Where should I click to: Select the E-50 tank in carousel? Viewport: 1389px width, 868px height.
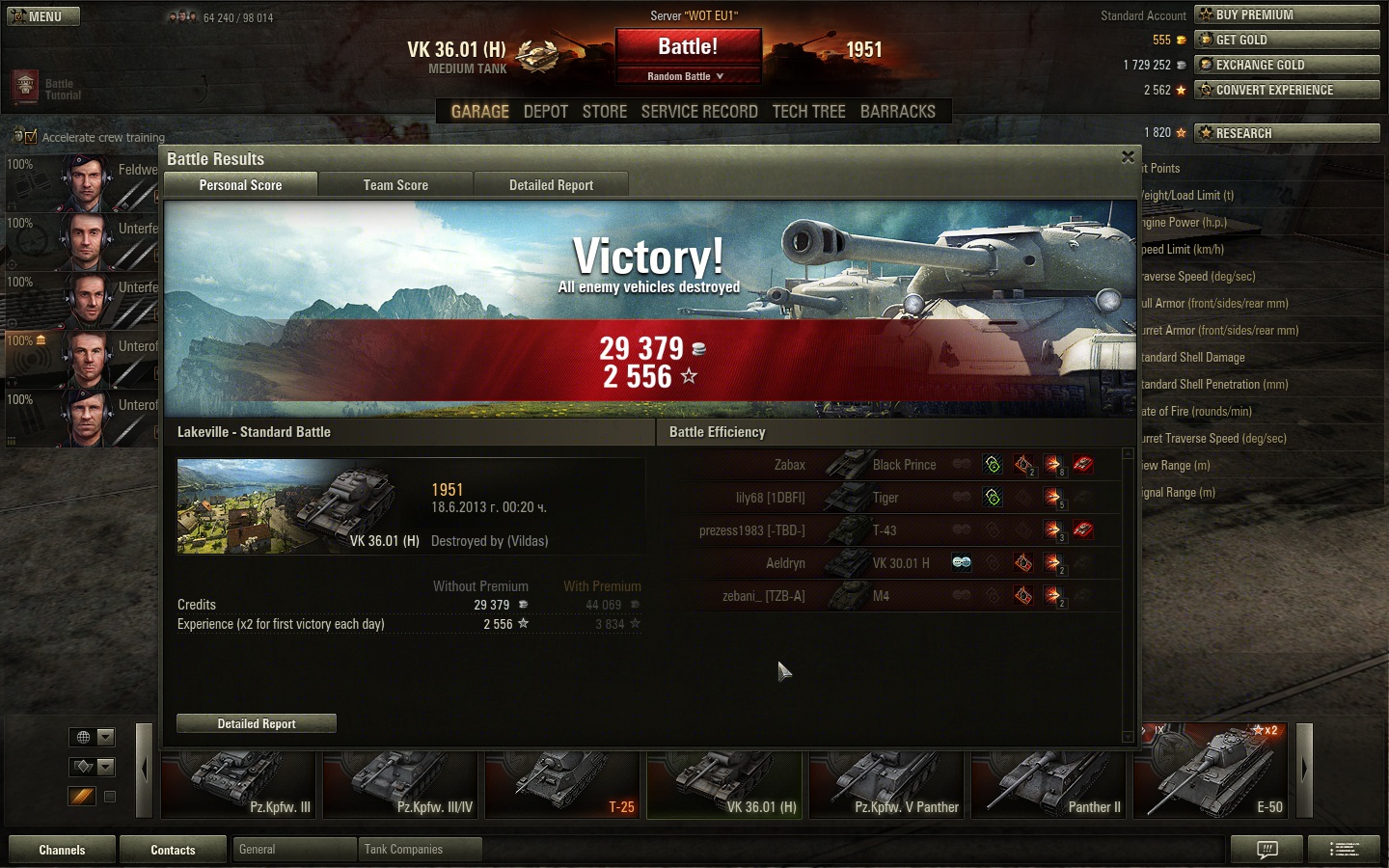pyautogui.click(x=1210, y=772)
